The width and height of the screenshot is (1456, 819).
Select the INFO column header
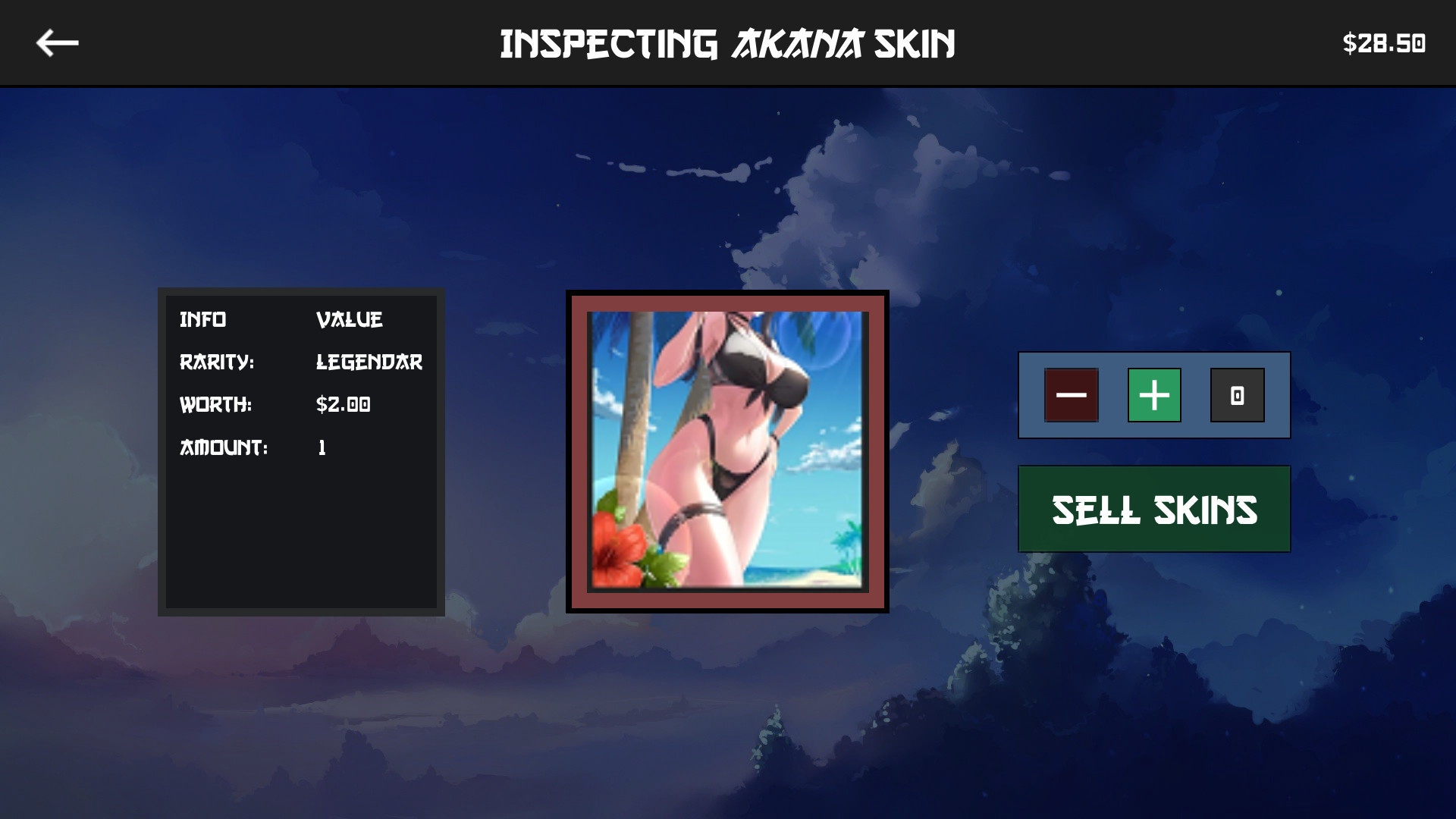pos(203,319)
